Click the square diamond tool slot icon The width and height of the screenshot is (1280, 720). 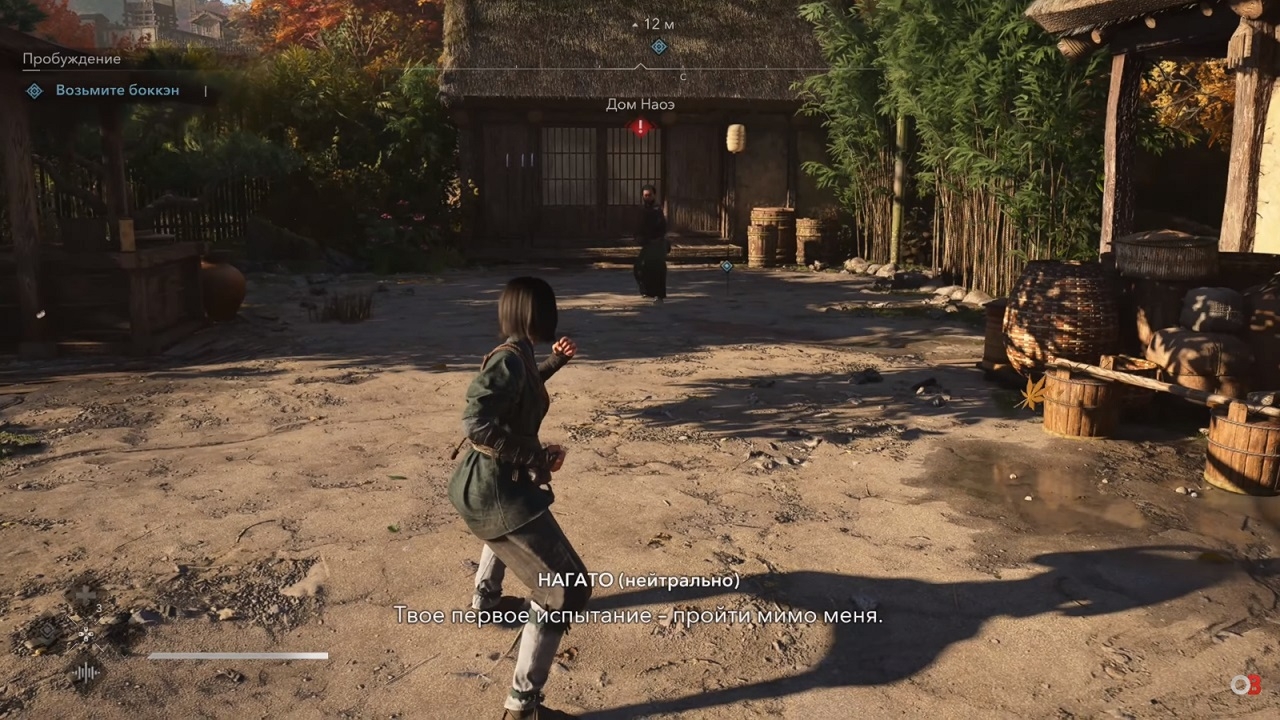tap(47, 632)
